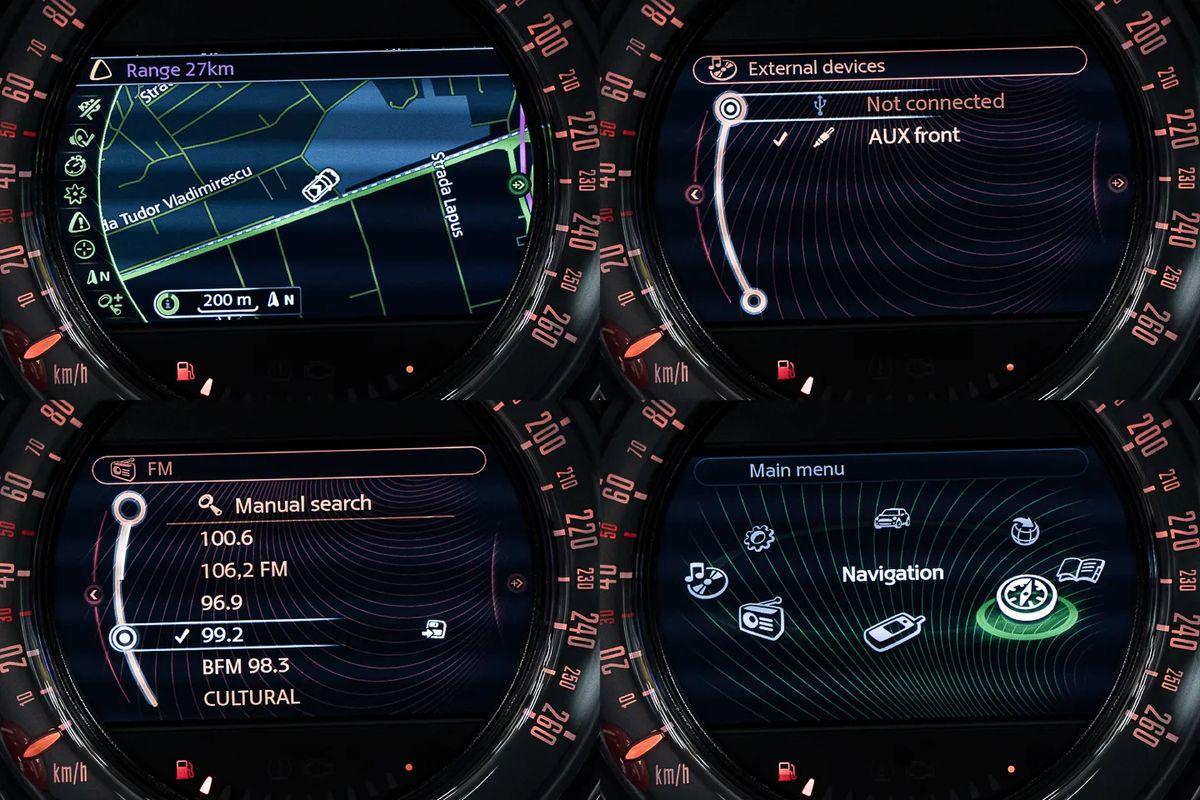Select the car vehicle info icon
Screen dimensions: 1200x800
892,518
